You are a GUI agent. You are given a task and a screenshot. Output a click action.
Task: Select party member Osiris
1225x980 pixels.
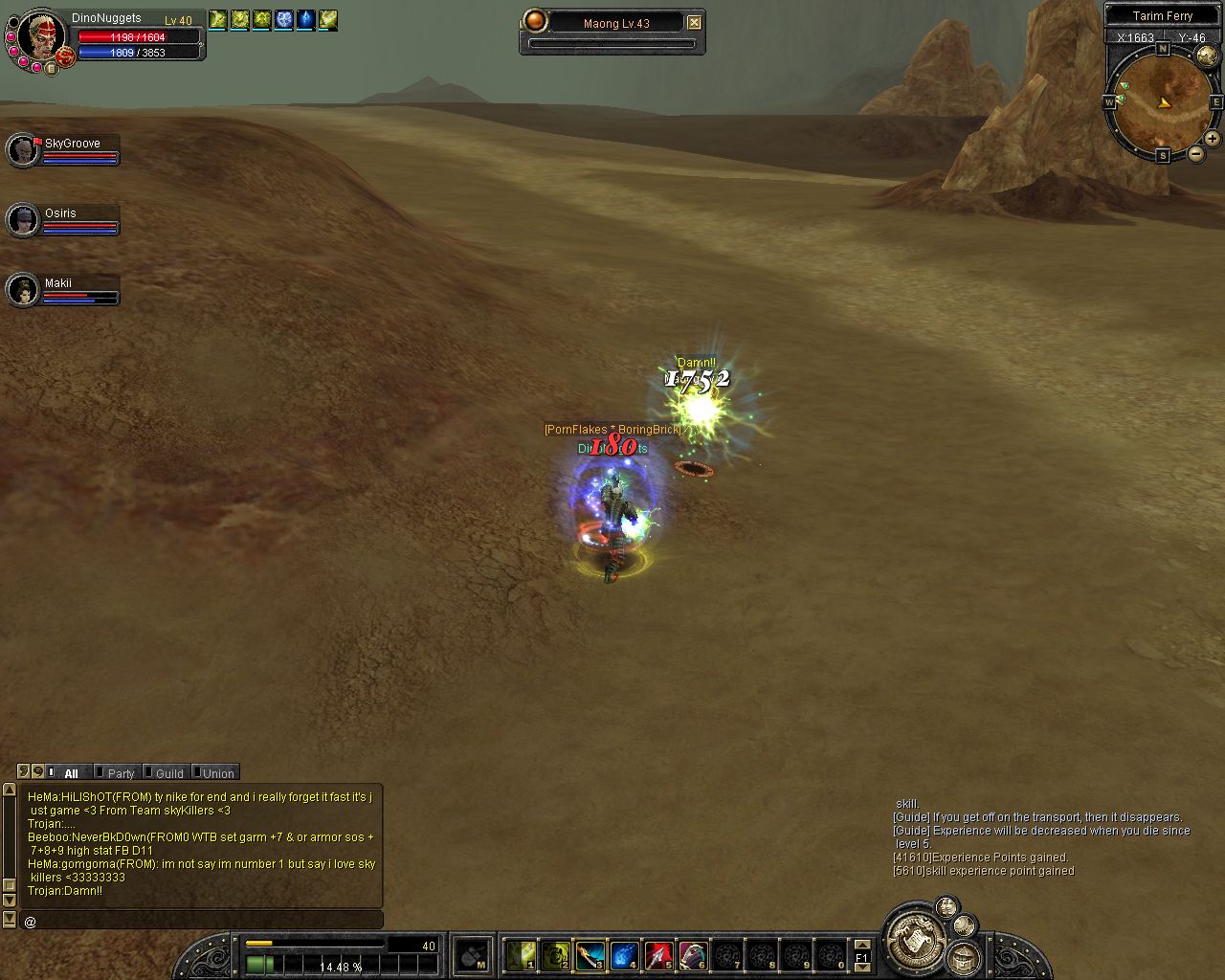(x=23, y=220)
